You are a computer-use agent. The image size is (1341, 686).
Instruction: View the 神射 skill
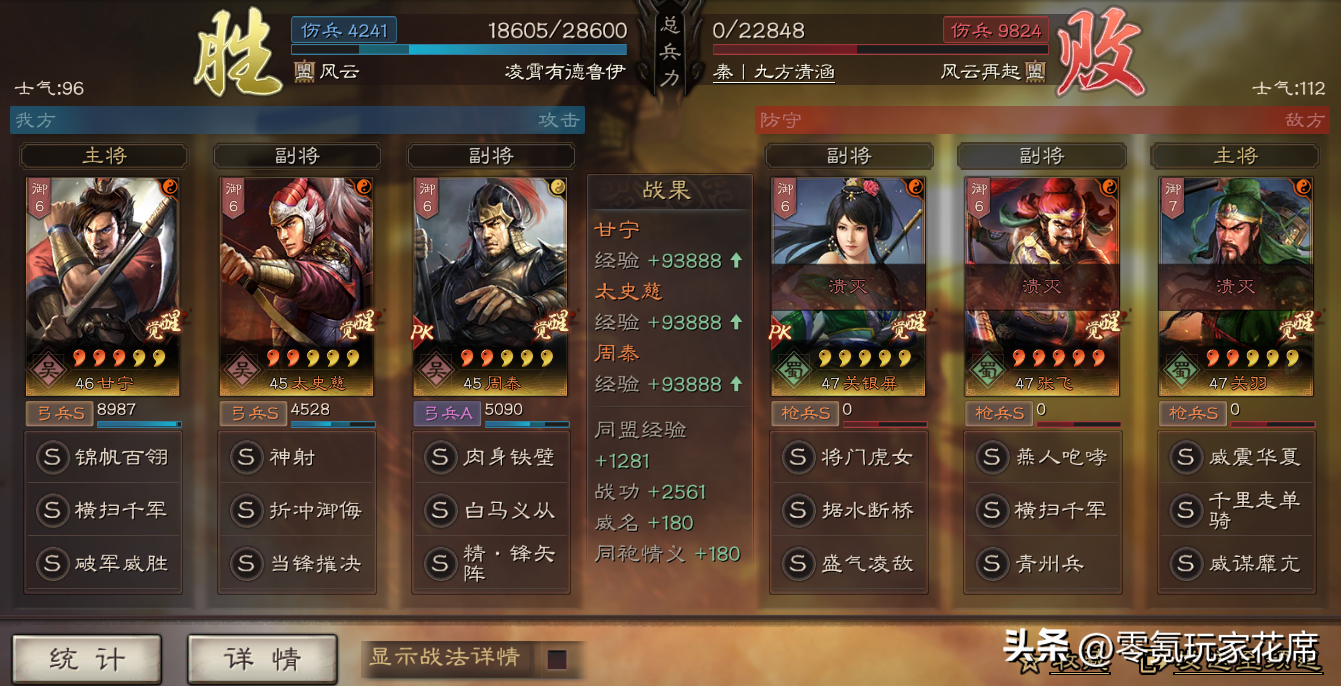point(297,457)
